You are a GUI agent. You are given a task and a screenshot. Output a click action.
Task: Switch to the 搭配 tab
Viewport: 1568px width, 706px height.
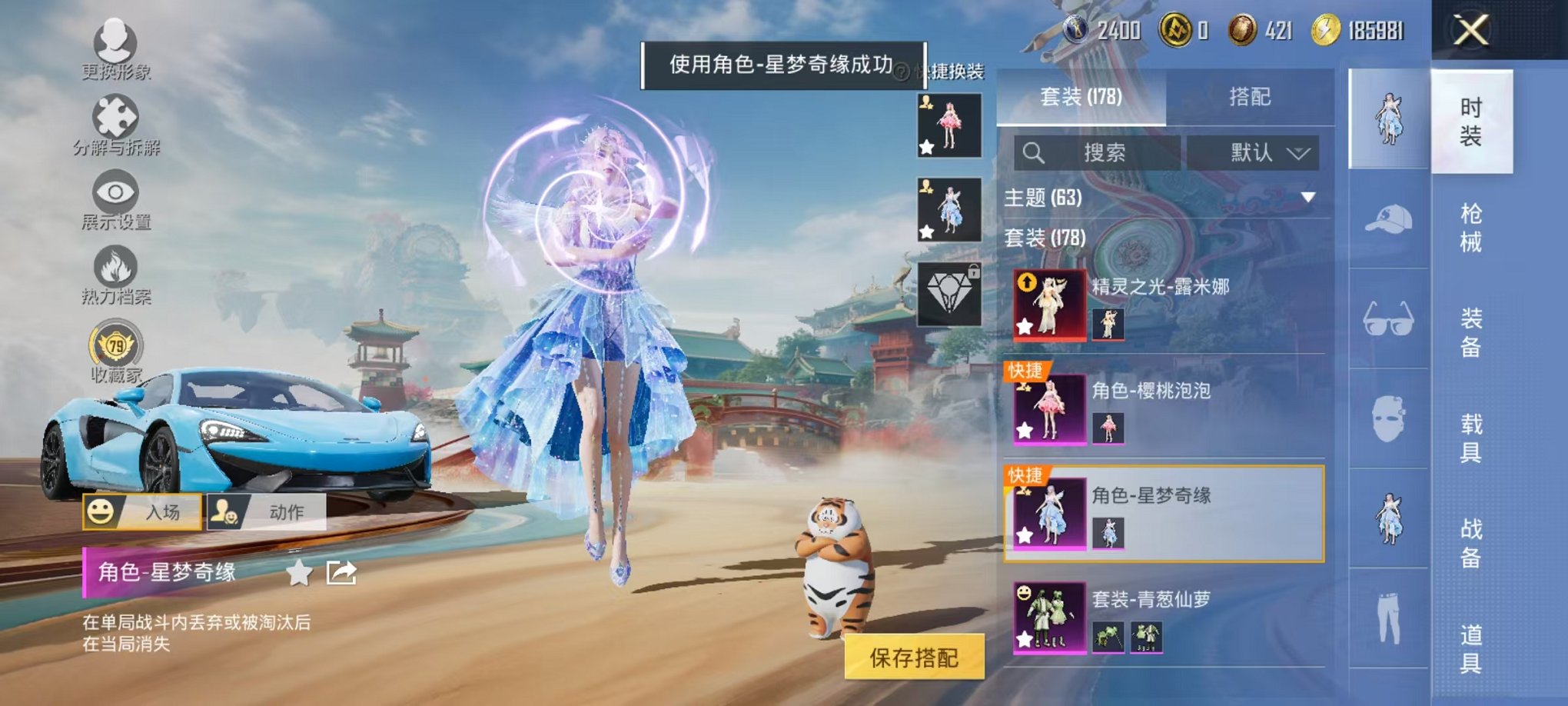coord(1250,98)
